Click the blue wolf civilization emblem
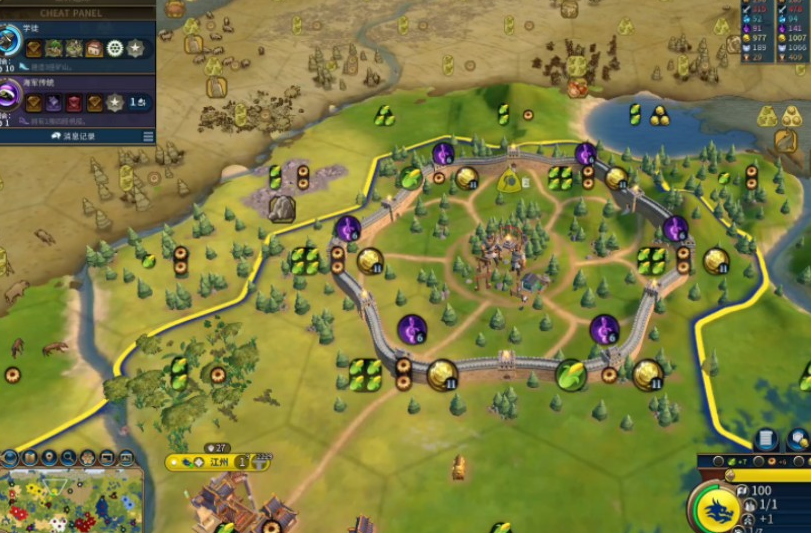This screenshot has width=811, height=533. pyautogui.click(x=716, y=505)
